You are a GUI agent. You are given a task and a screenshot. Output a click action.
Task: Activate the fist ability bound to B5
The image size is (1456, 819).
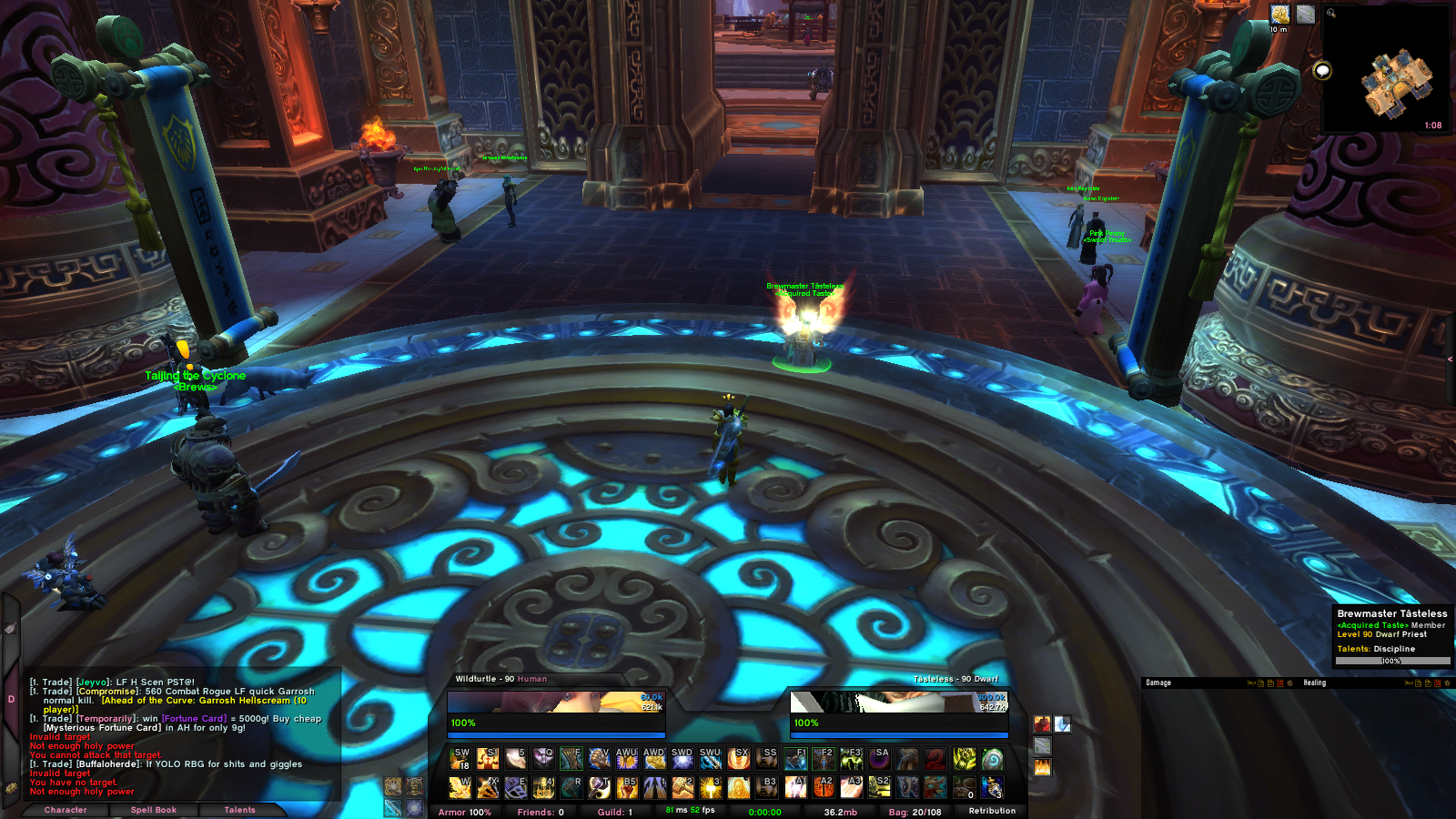pos(627,787)
